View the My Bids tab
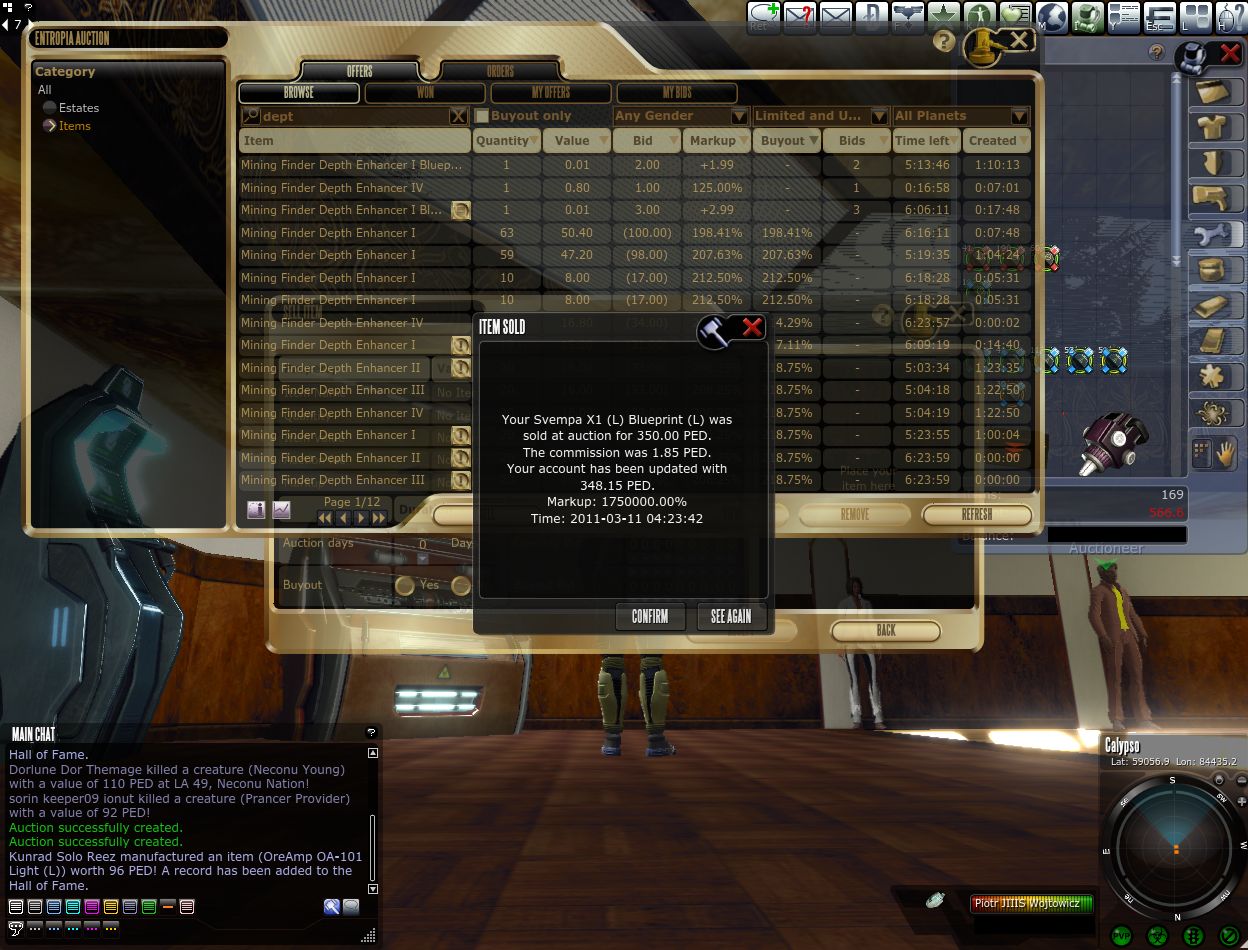This screenshot has width=1248, height=950. point(677,93)
